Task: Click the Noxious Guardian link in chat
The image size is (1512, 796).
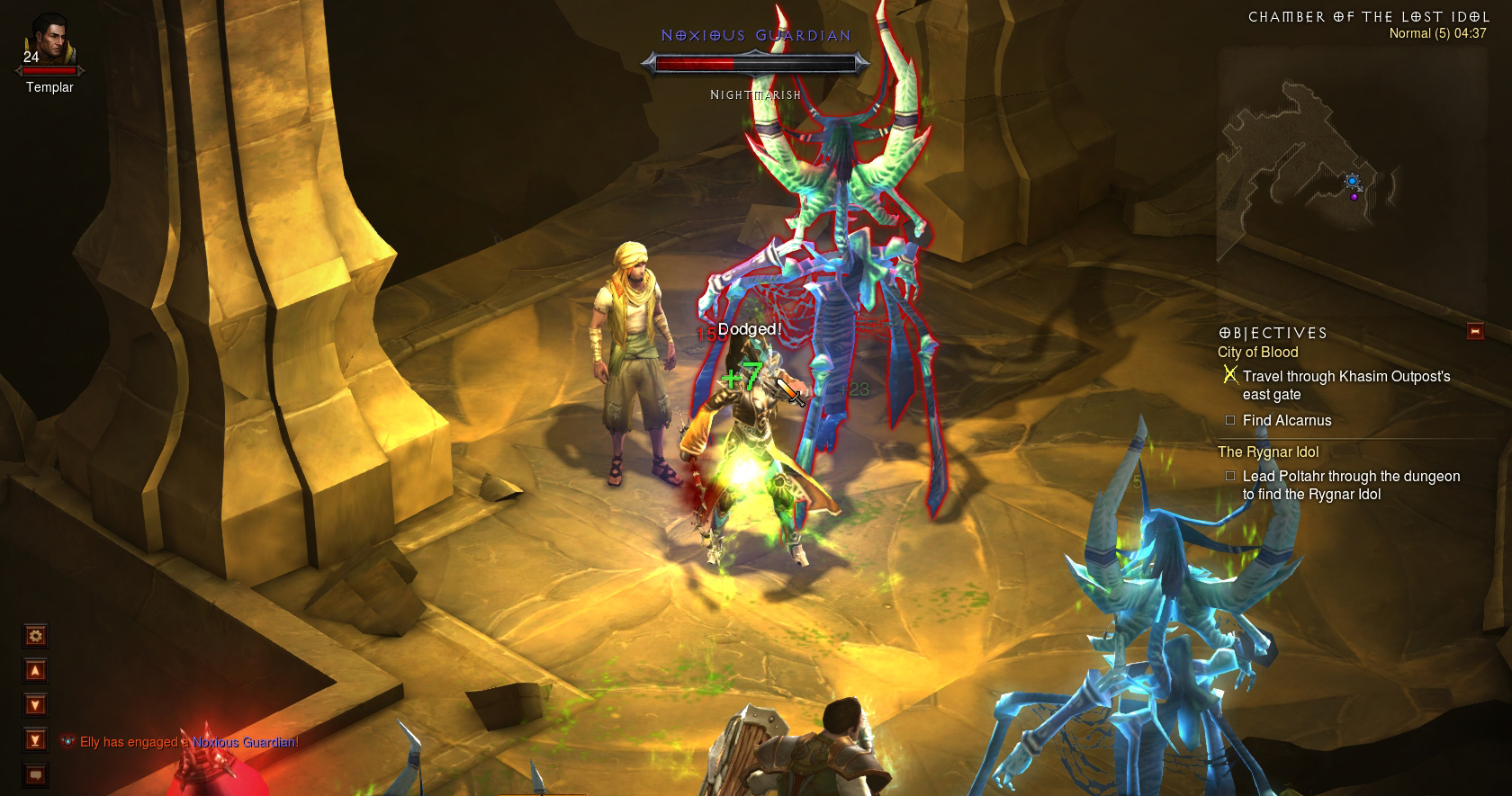Action: coord(244,742)
